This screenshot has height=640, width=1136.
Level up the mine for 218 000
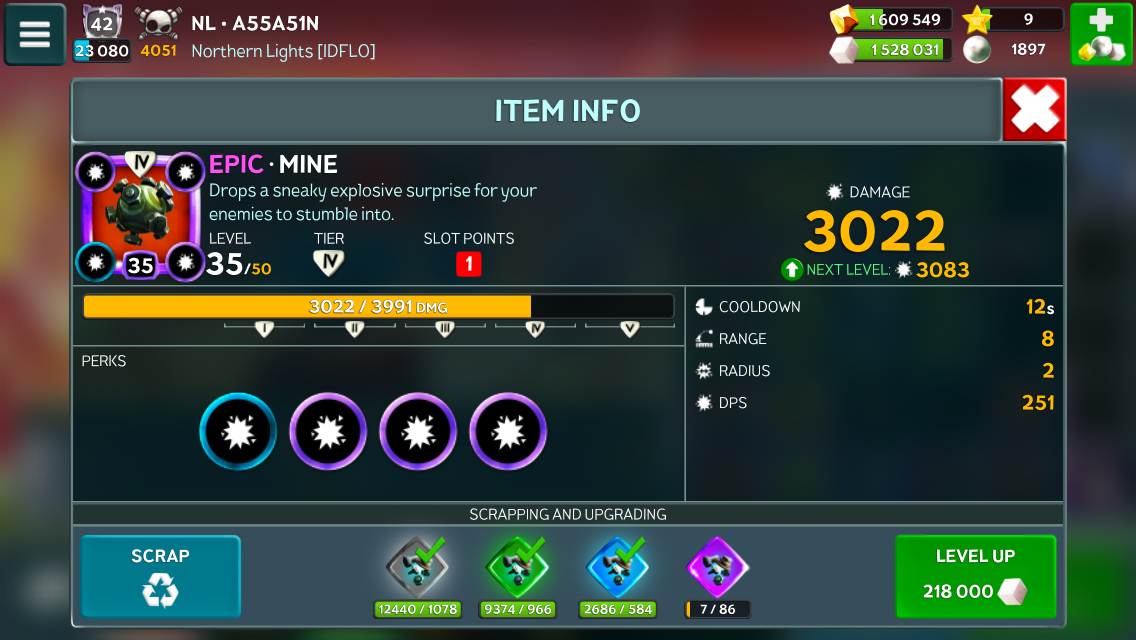click(x=975, y=577)
